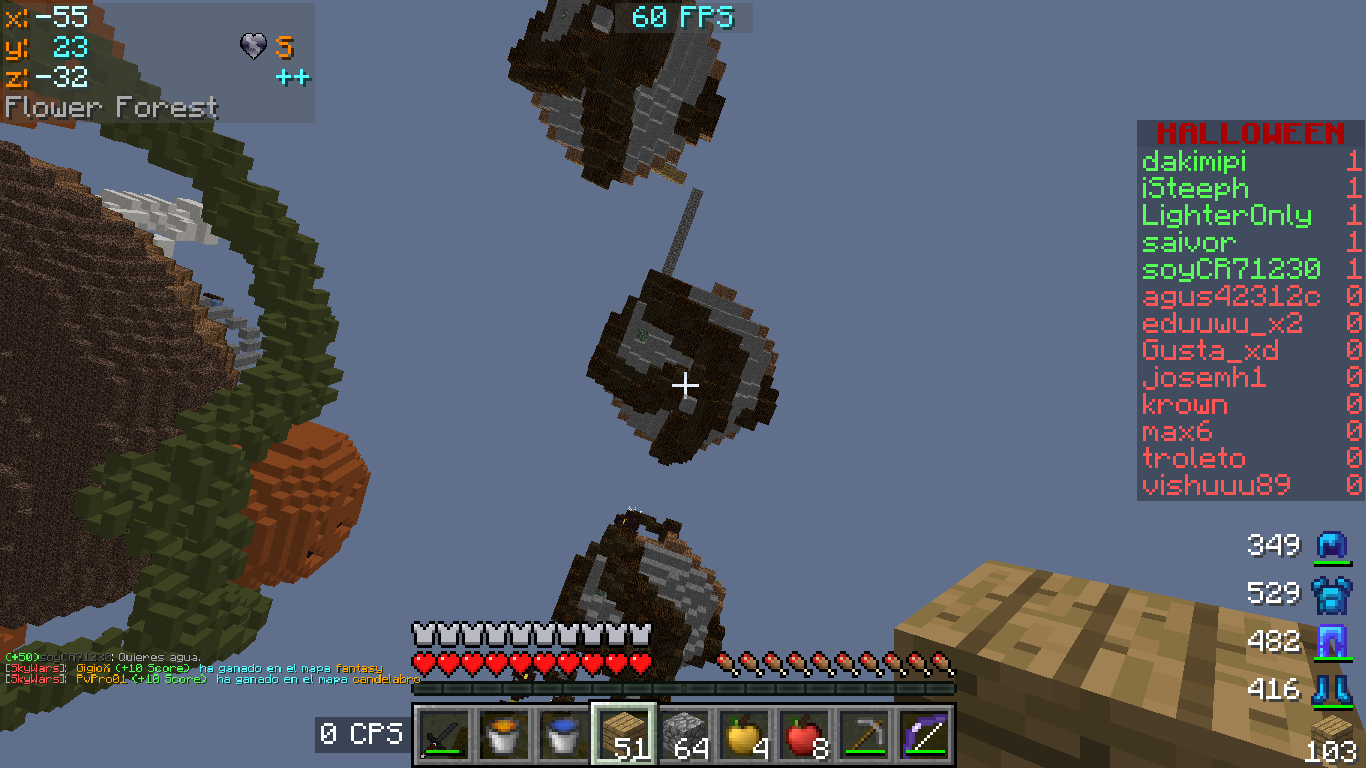The image size is (1366, 768).
Task: Click the diamond helmet armor icon
Action: (x=1331, y=546)
